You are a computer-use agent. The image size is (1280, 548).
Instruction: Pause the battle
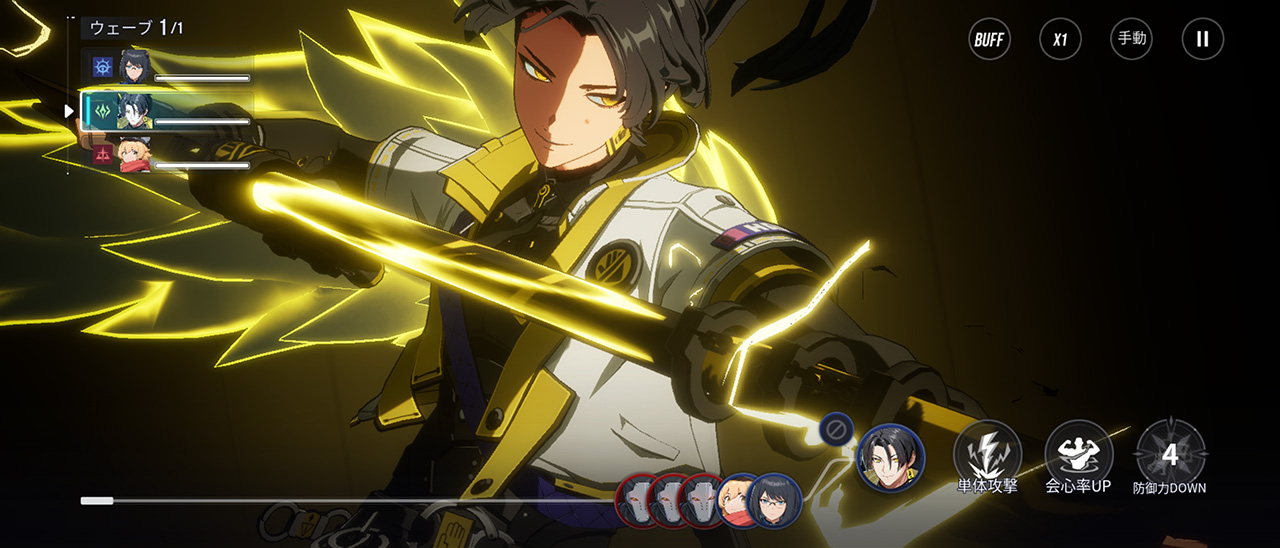click(1202, 40)
